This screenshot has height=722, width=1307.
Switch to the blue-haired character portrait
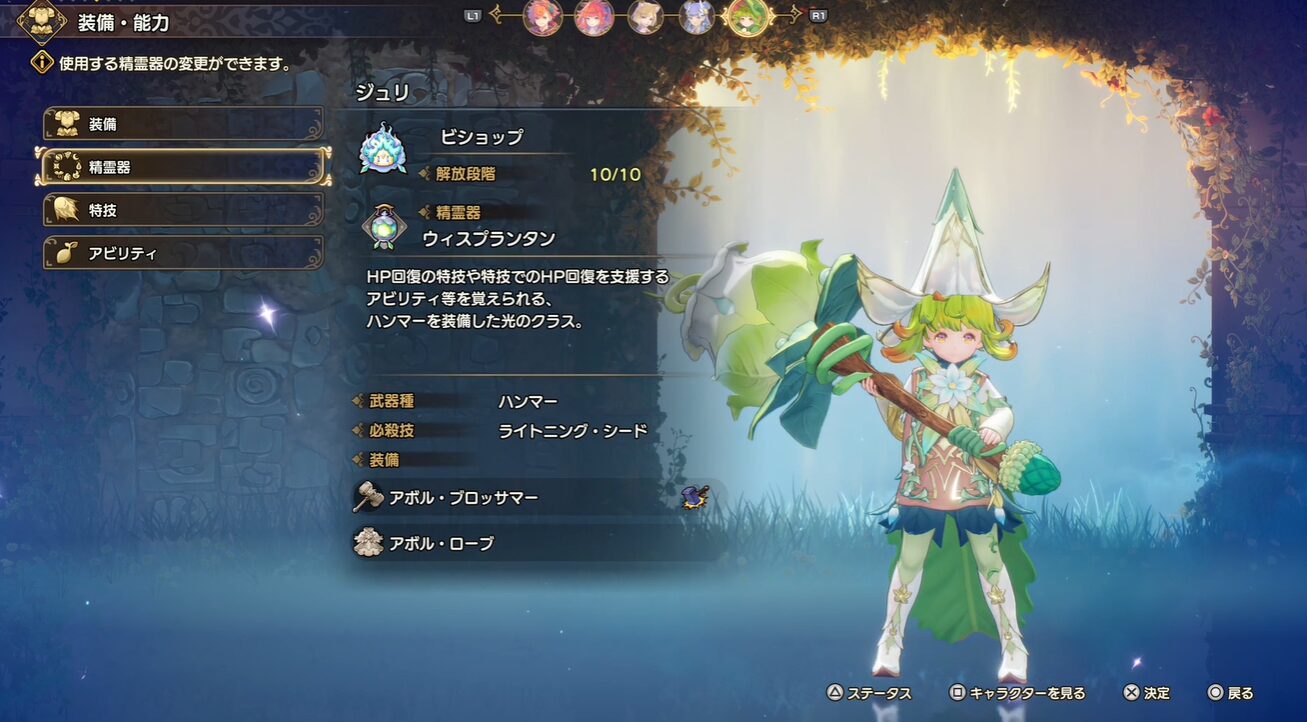696,17
